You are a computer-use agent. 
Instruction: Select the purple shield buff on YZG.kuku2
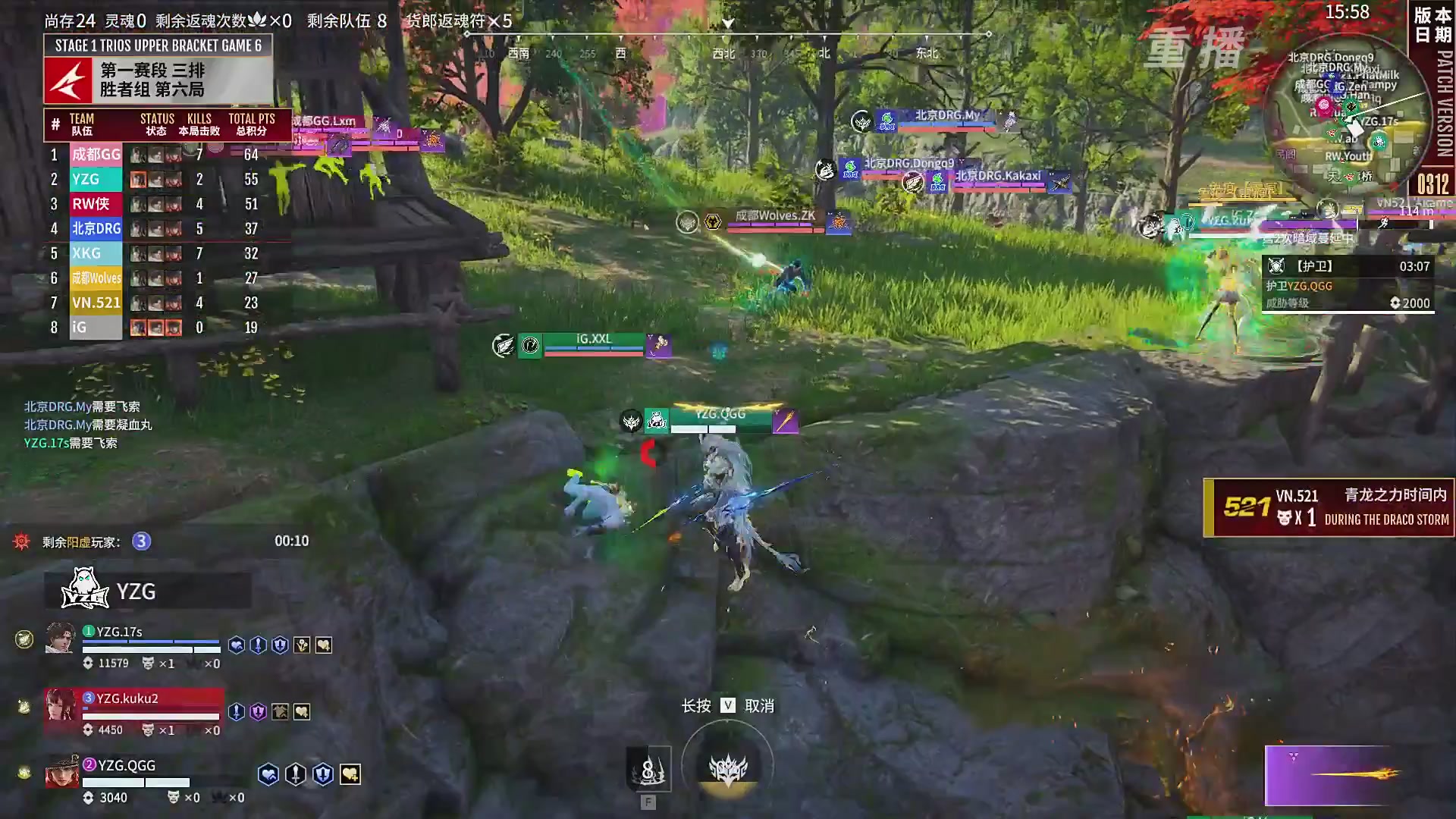[256, 711]
